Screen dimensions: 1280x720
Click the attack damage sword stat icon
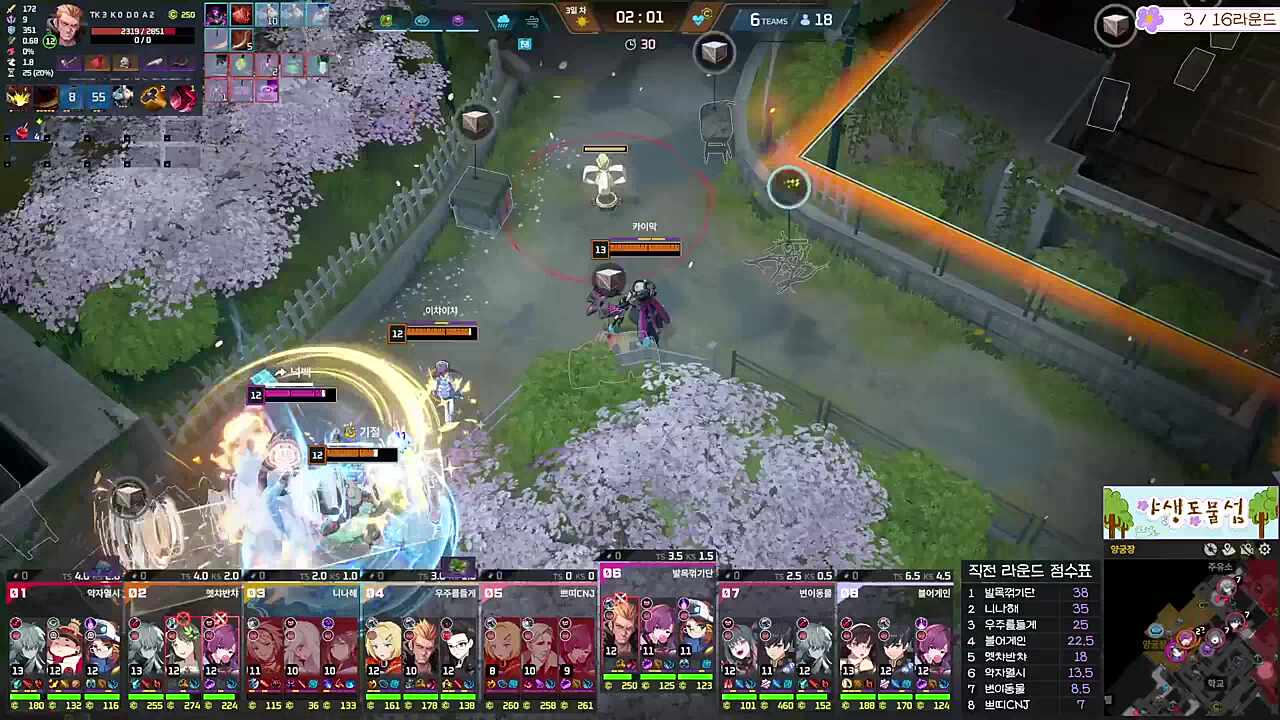point(10,8)
